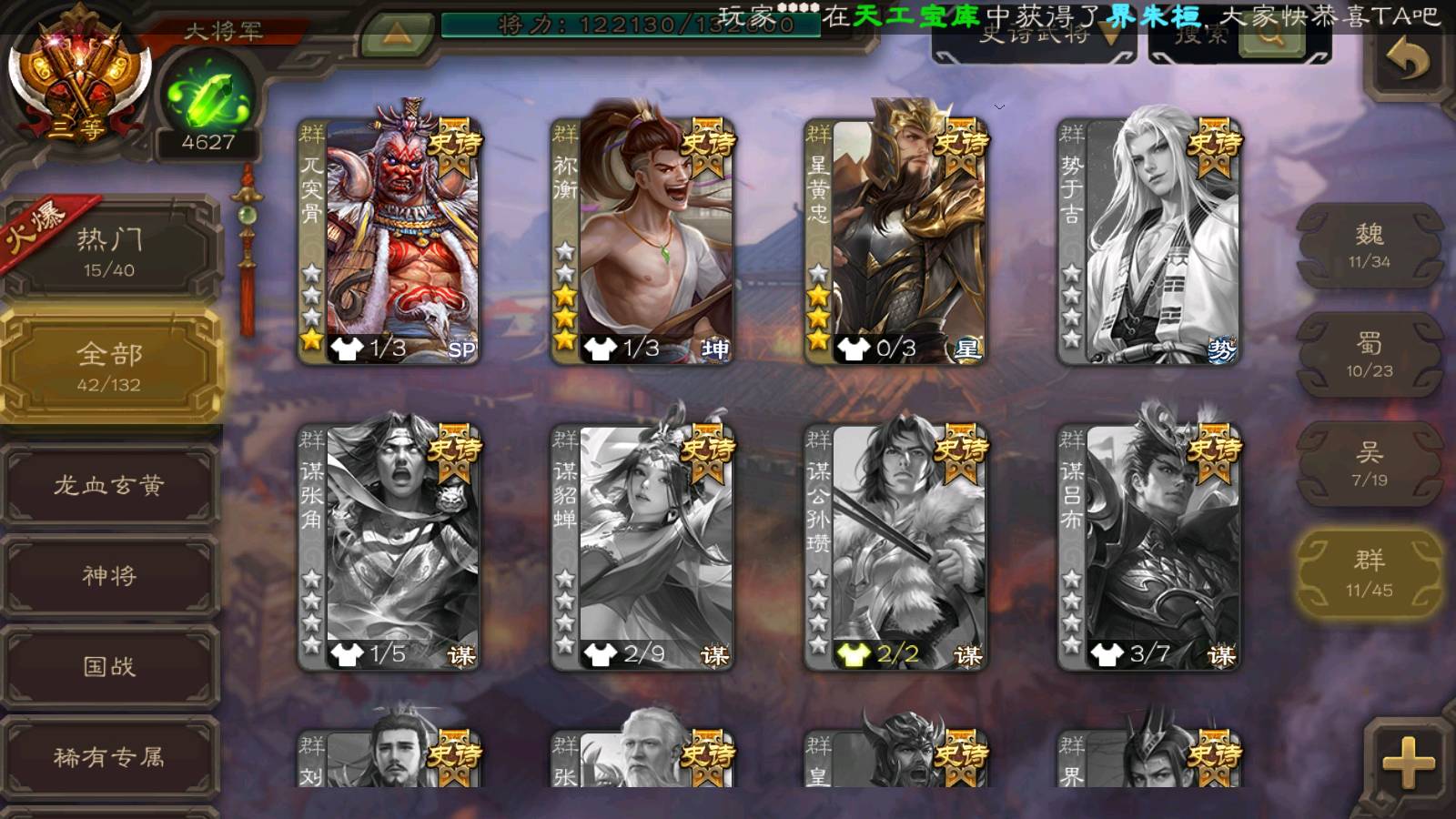Choose the 谋貂蝉 hero card
This screenshot has height=819, width=1456.
[x=642, y=547]
